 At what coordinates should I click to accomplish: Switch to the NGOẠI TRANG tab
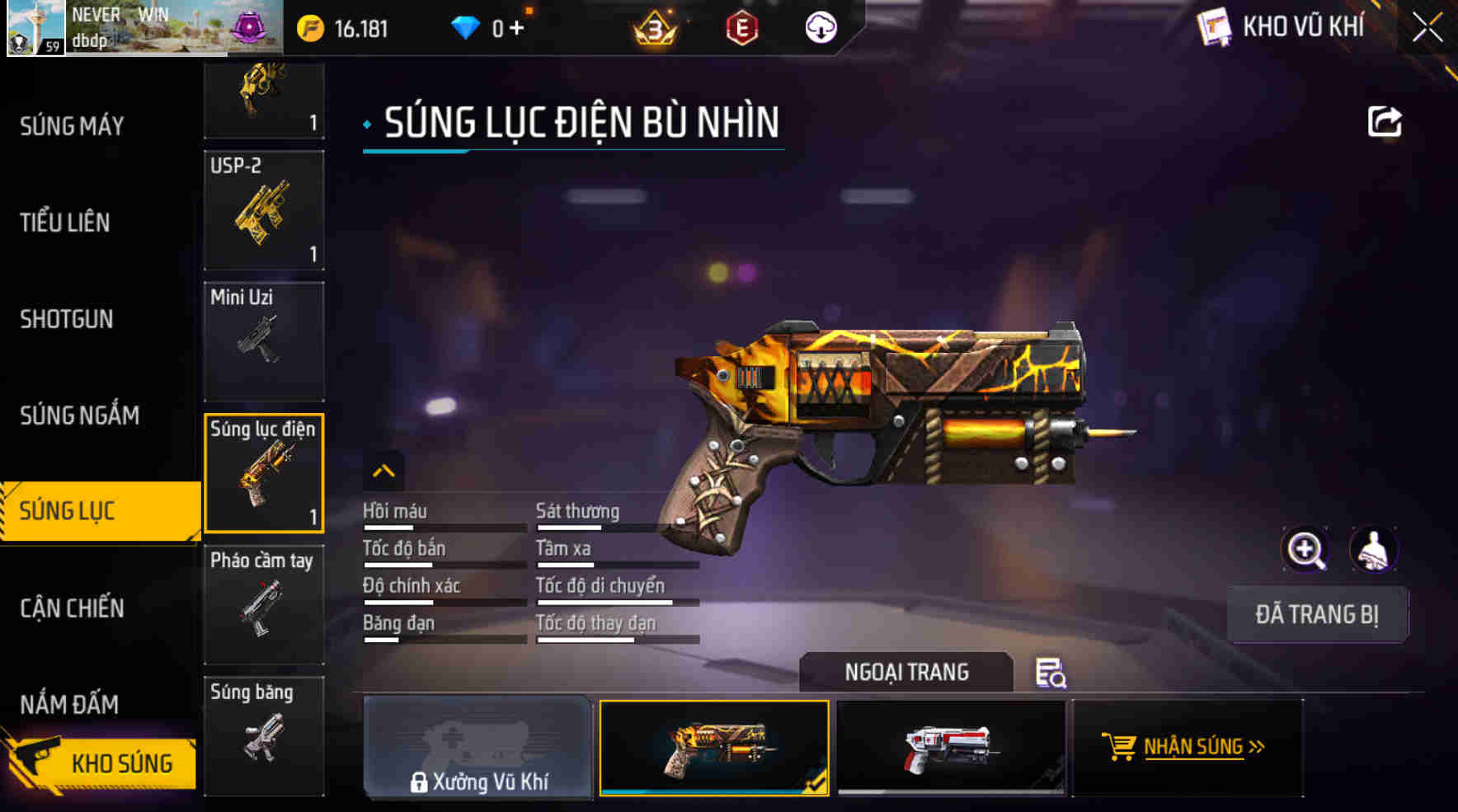(904, 672)
